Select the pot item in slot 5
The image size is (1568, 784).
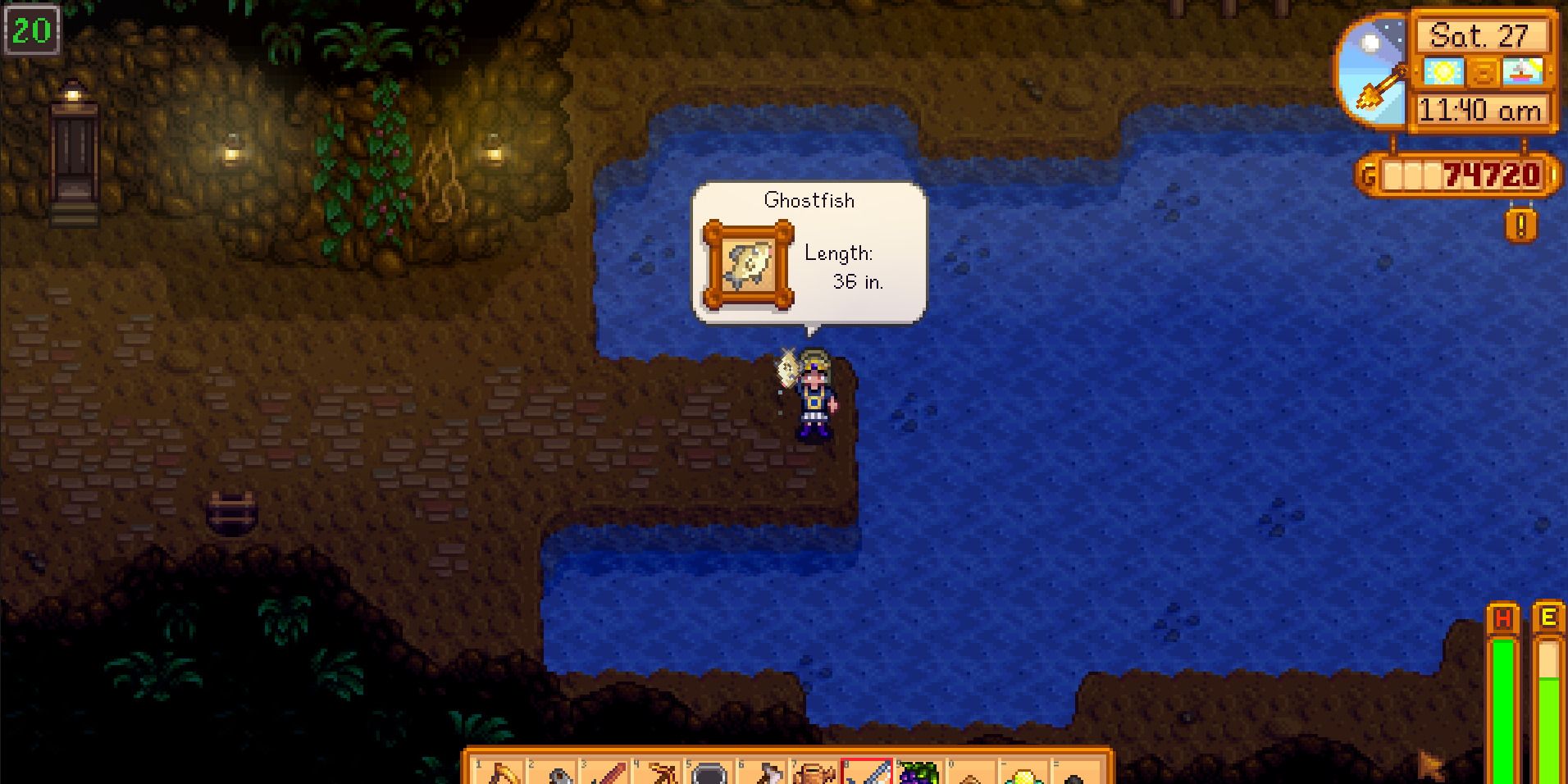708,773
